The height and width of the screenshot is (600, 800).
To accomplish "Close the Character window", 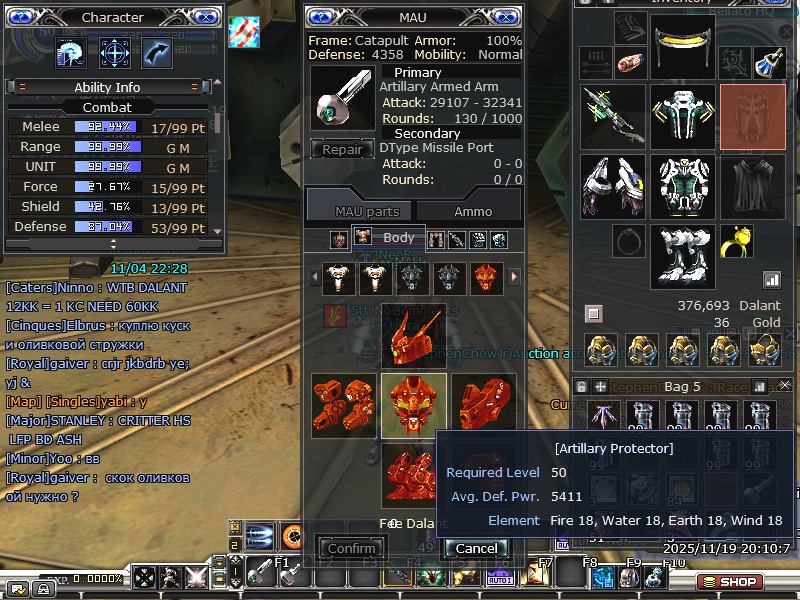I will [x=205, y=17].
